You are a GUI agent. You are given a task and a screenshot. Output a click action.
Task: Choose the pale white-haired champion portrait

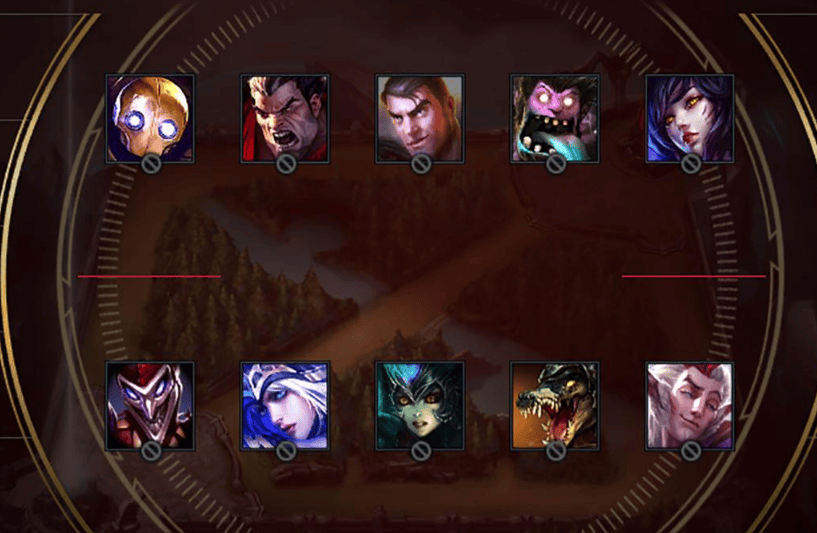tap(690, 405)
